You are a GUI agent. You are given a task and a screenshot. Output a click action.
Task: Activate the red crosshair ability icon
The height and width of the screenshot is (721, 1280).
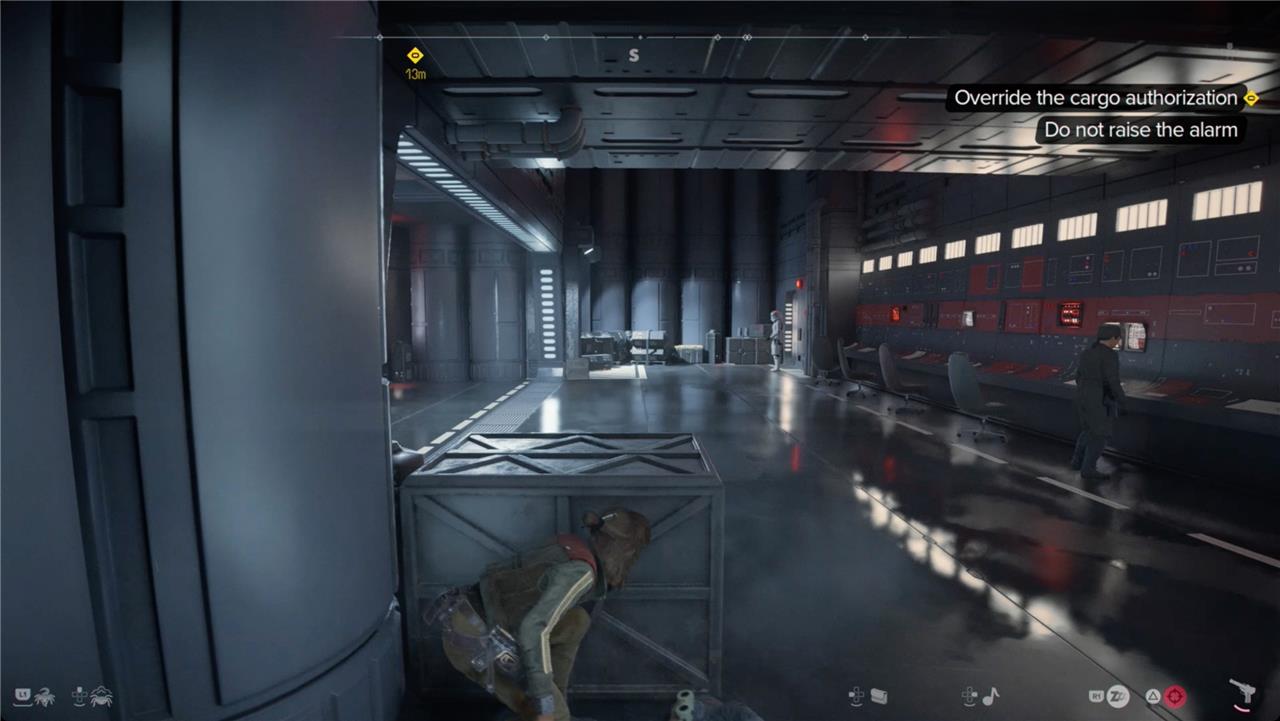coord(1174,696)
